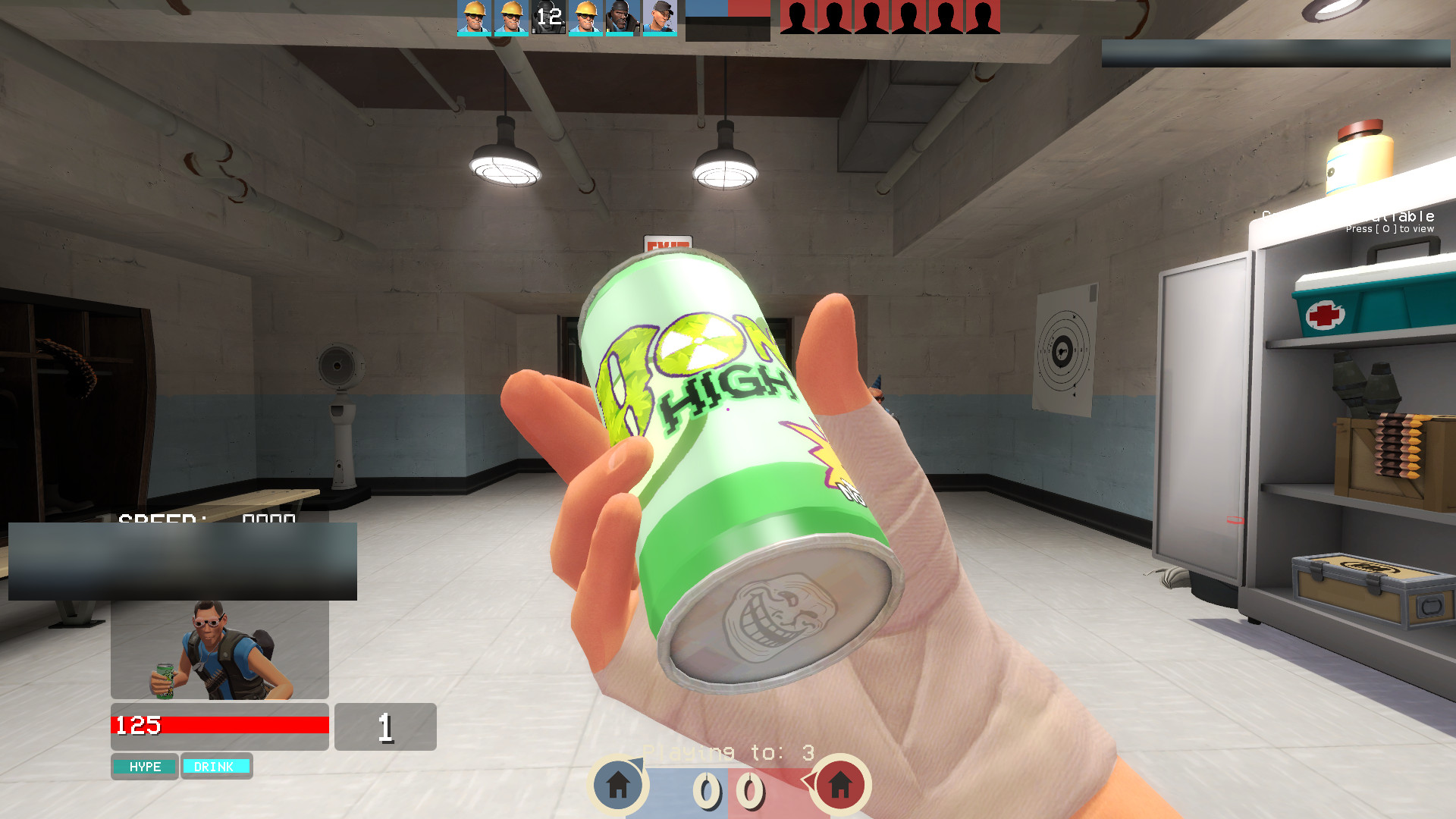Click the 0-0 match score display
This screenshot has height=819, width=1456.
click(728, 791)
